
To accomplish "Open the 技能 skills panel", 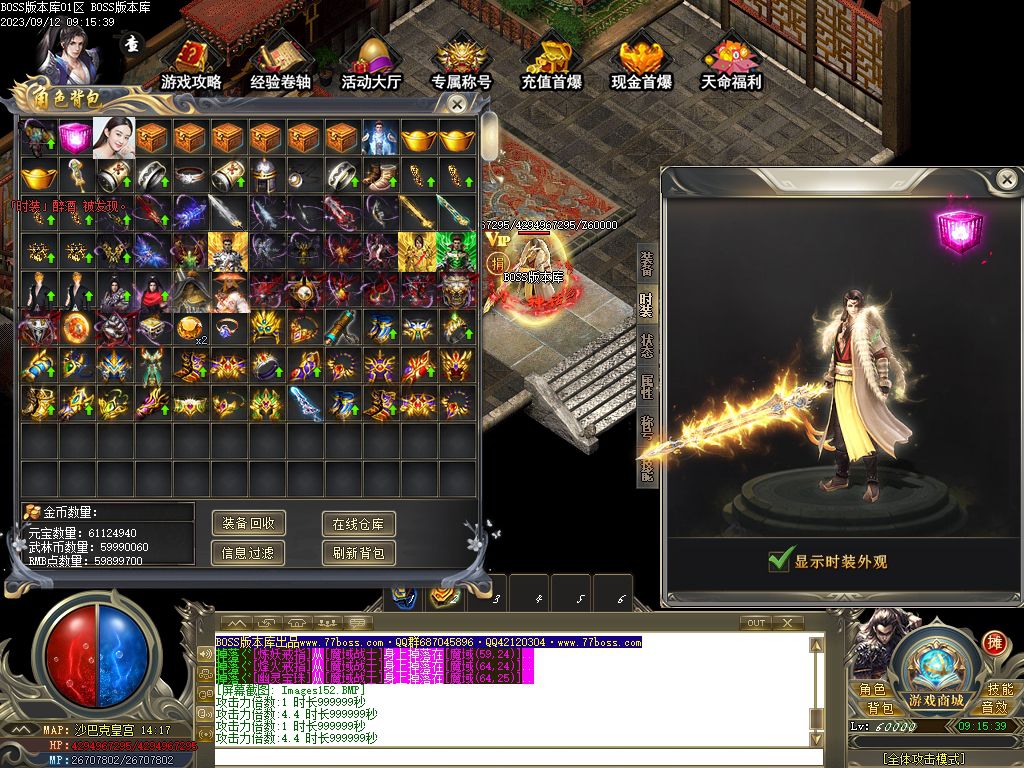I will tap(1000, 689).
